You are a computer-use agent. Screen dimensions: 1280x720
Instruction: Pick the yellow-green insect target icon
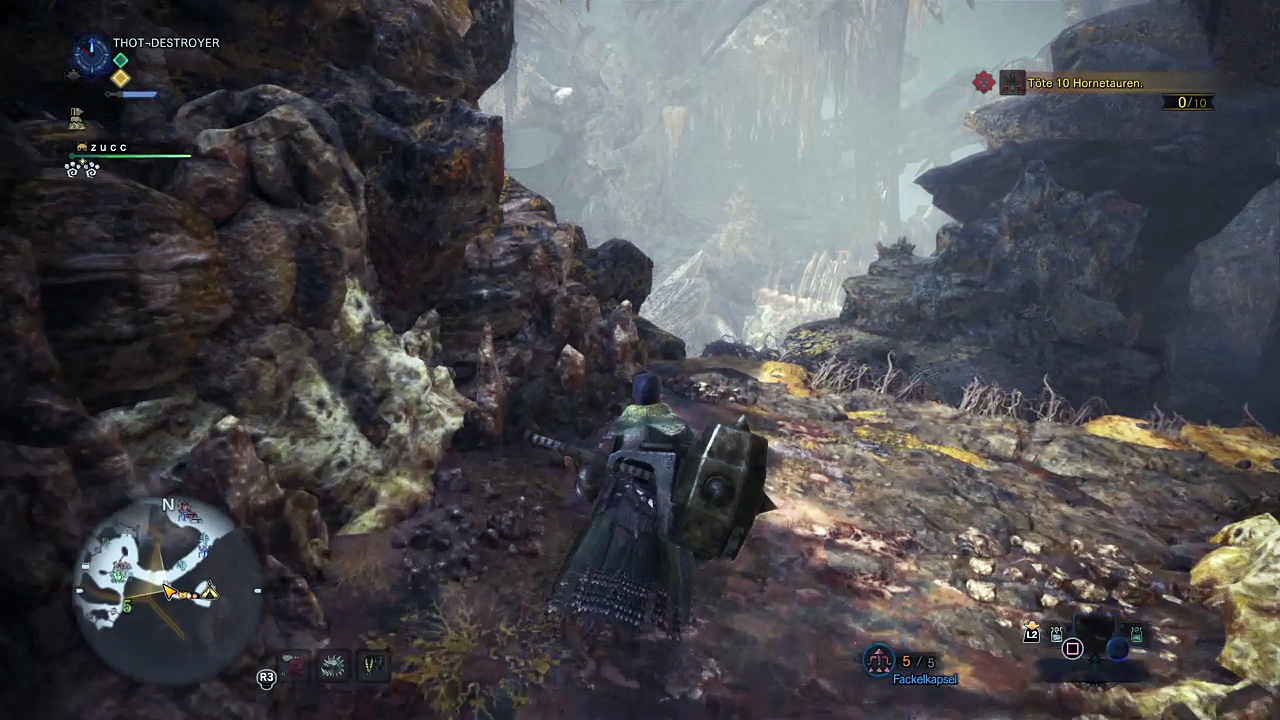[x=372, y=664]
